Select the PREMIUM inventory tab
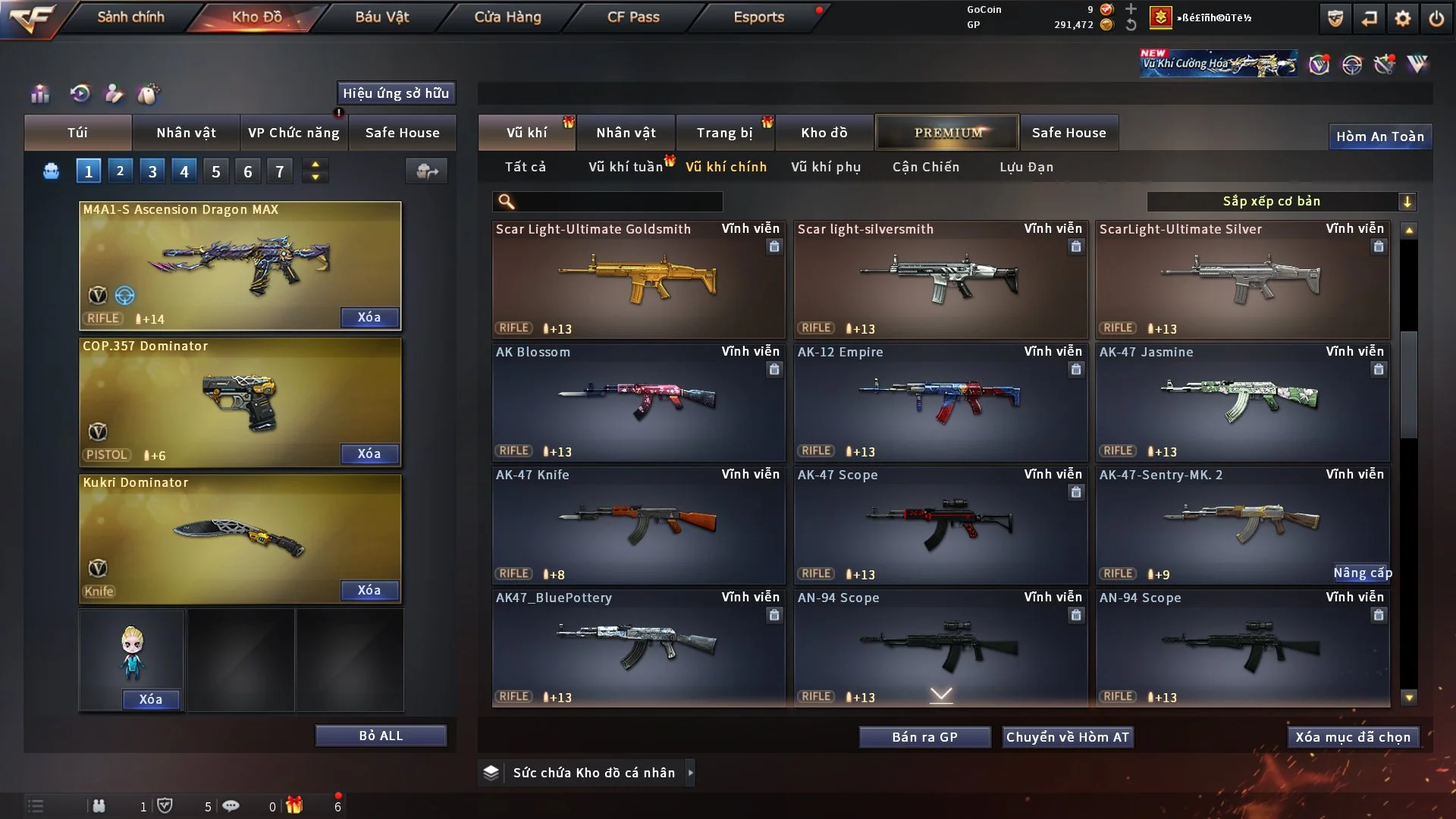The width and height of the screenshot is (1456, 819). click(x=947, y=133)
